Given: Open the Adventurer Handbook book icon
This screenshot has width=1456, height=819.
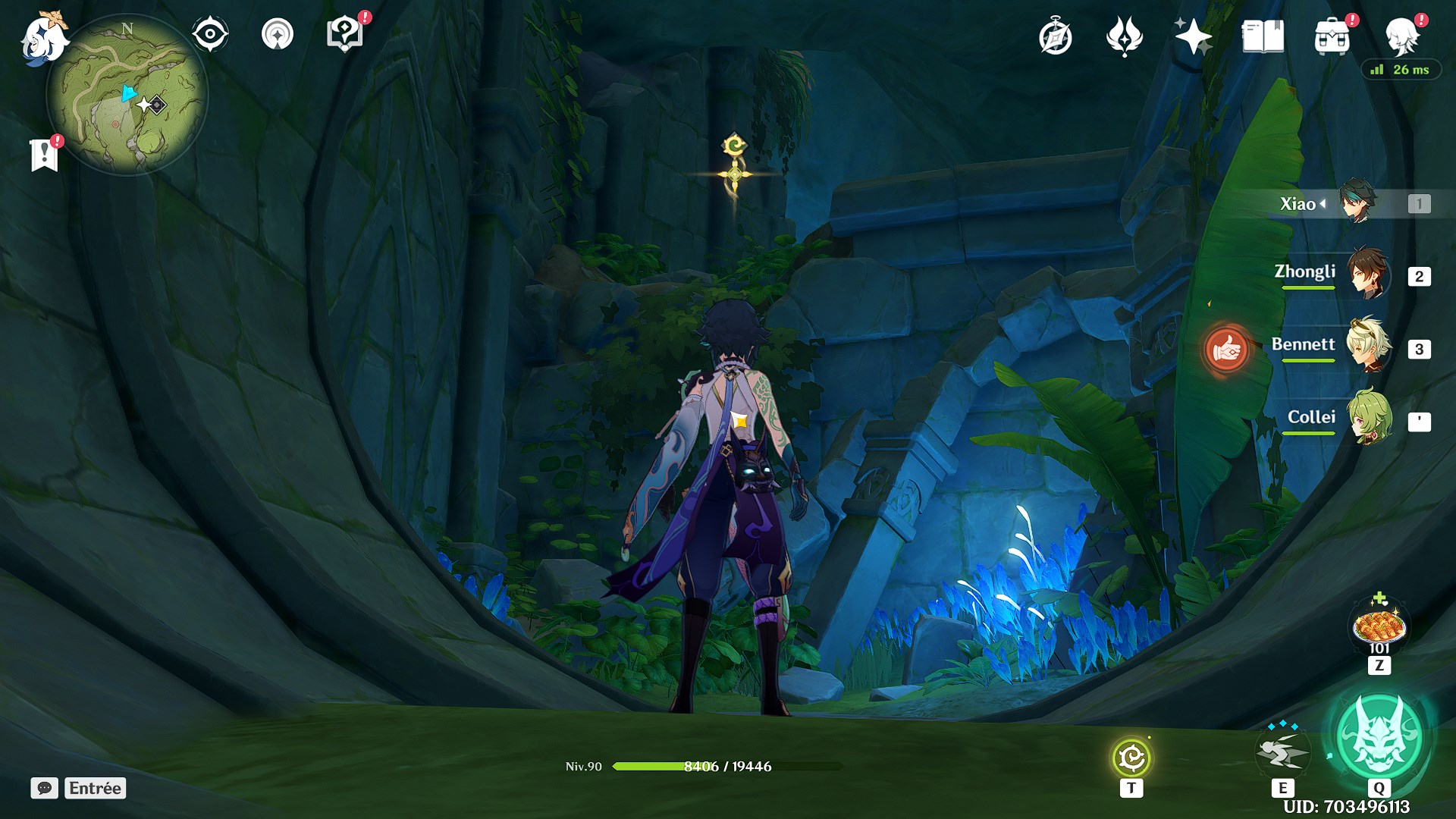Looking at the screenshot, I should (x=1263, y=36).
